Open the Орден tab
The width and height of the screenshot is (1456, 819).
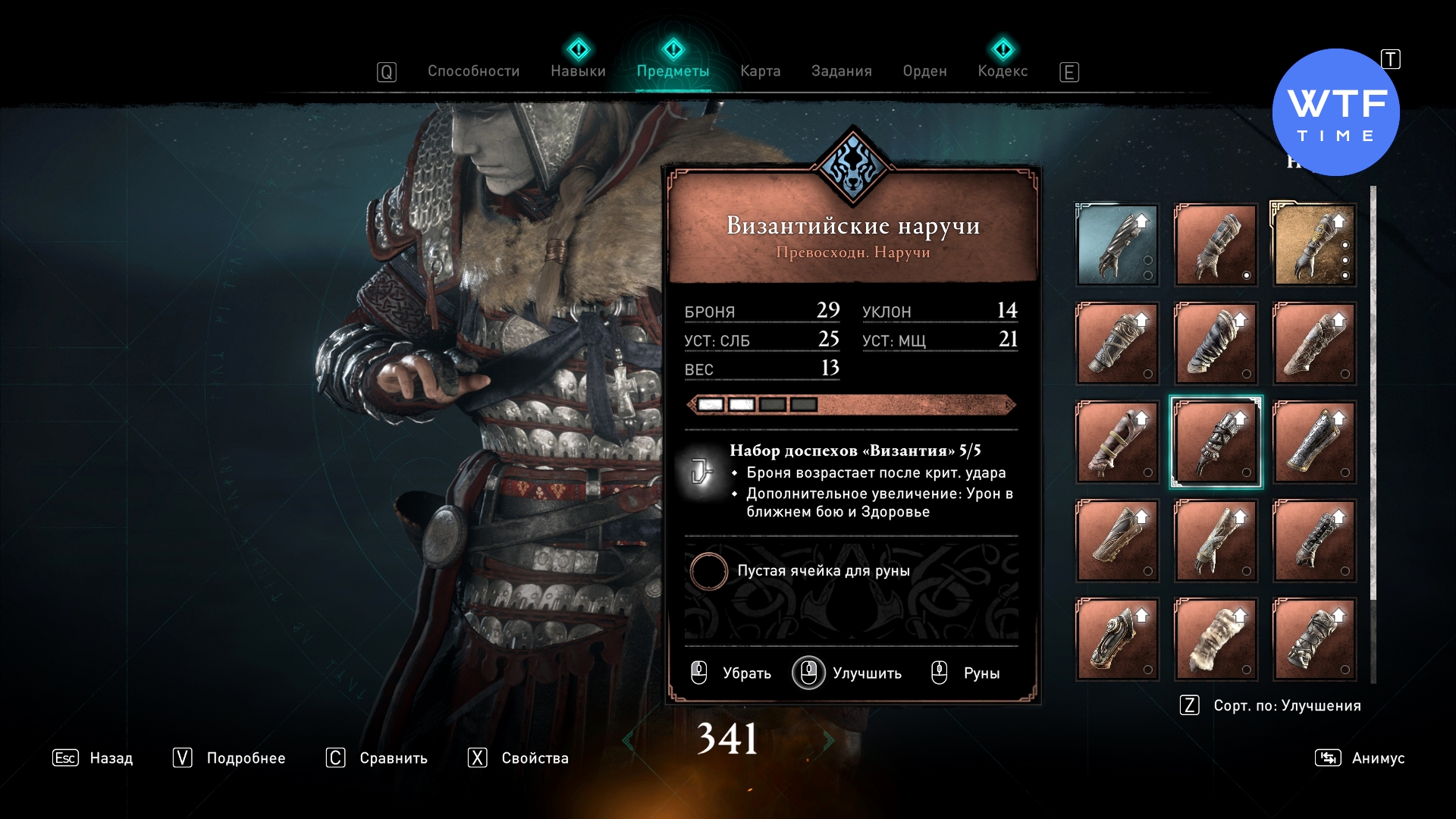[x=924, y=71]
